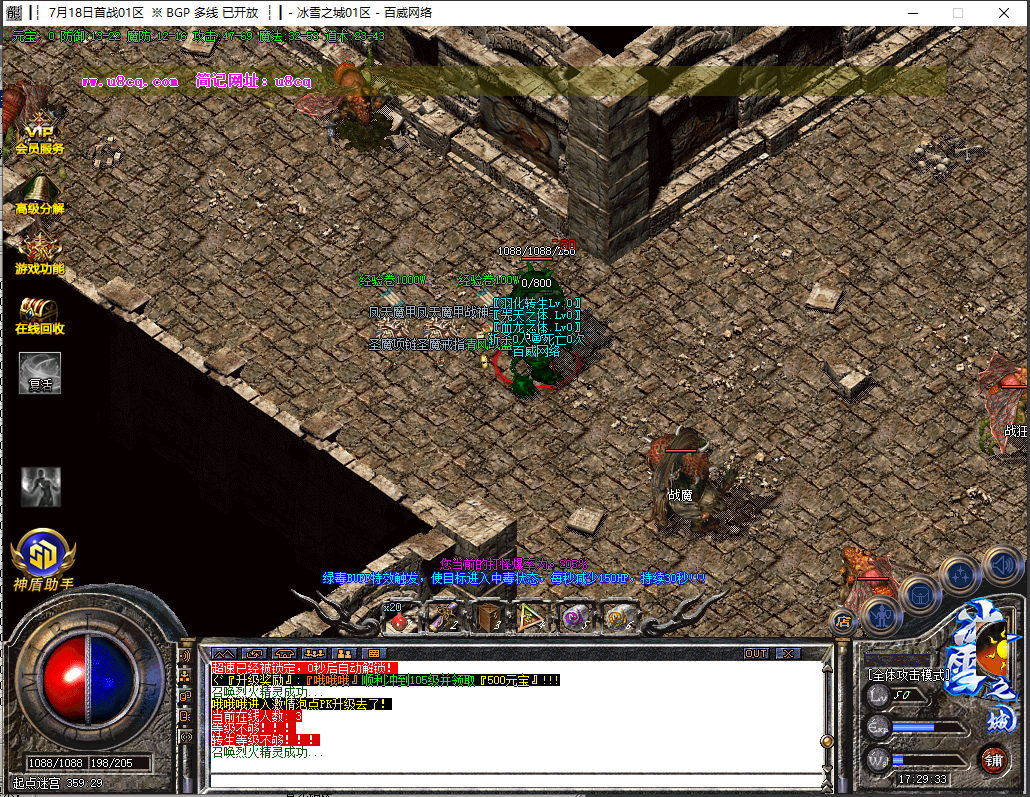Open the VIP 会员服务 menu
Viewport: 1030px width, 797px height.
(x=39, y=130)
